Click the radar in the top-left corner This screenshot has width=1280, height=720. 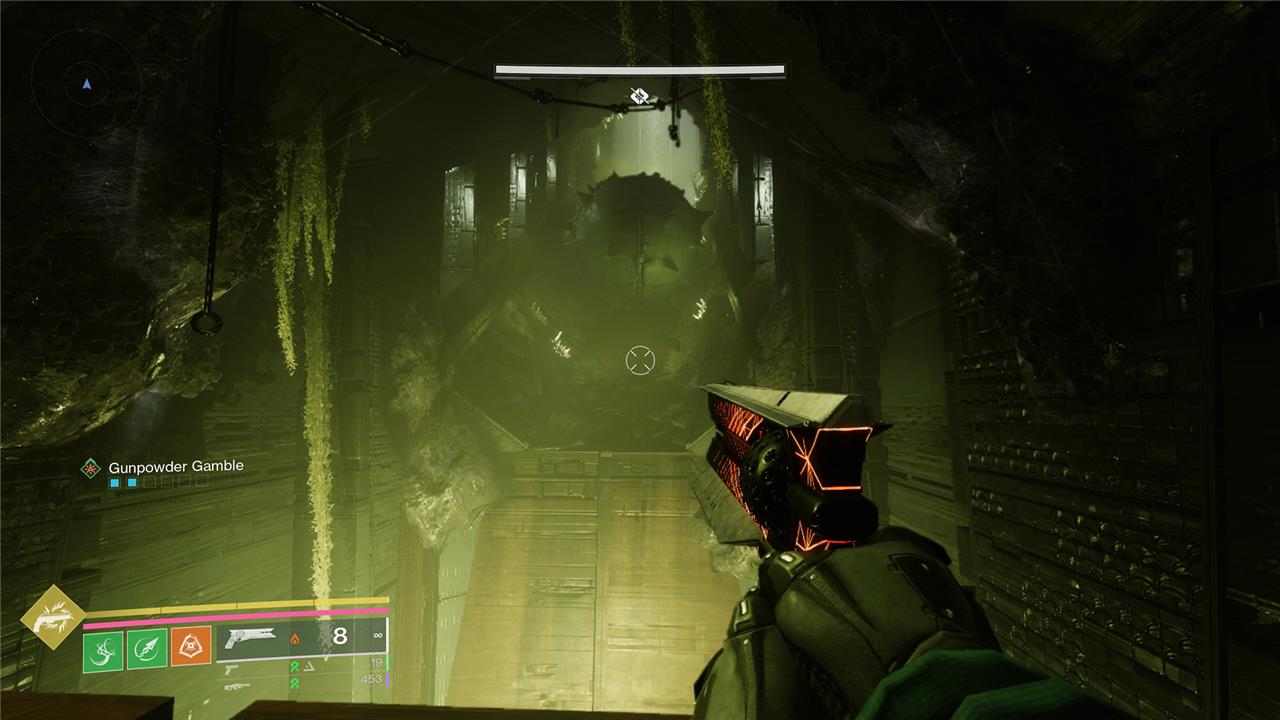coord(86,84)
